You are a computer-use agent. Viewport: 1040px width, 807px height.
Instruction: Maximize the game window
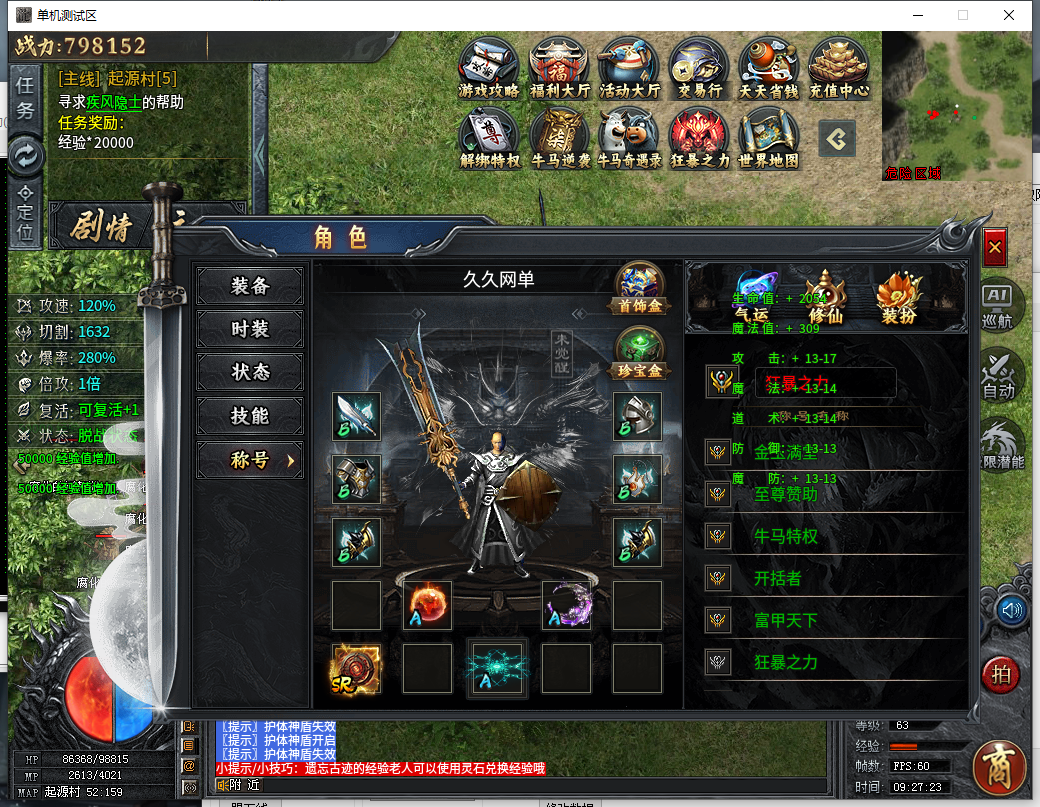[963, 15]
